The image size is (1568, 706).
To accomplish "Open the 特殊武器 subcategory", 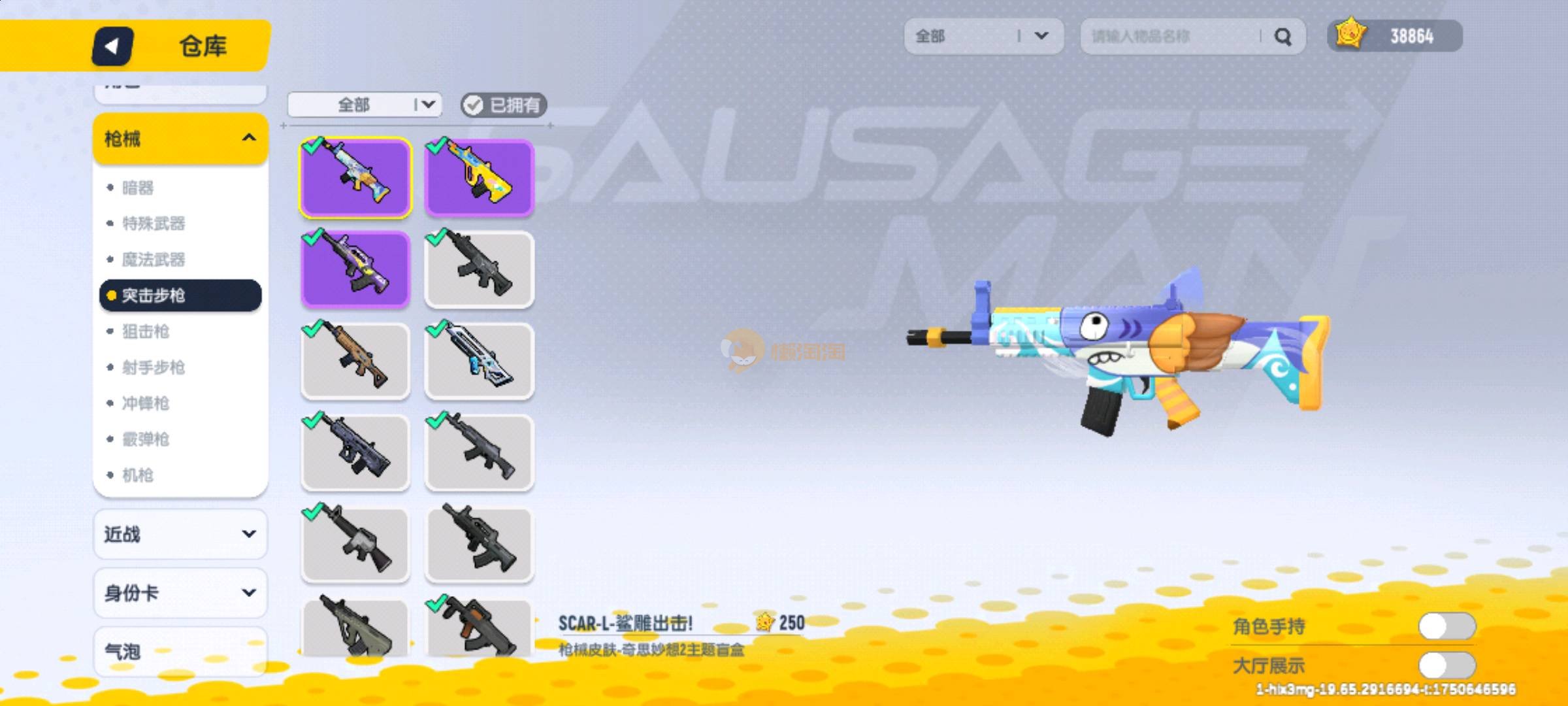I will (x=154, y=224).
